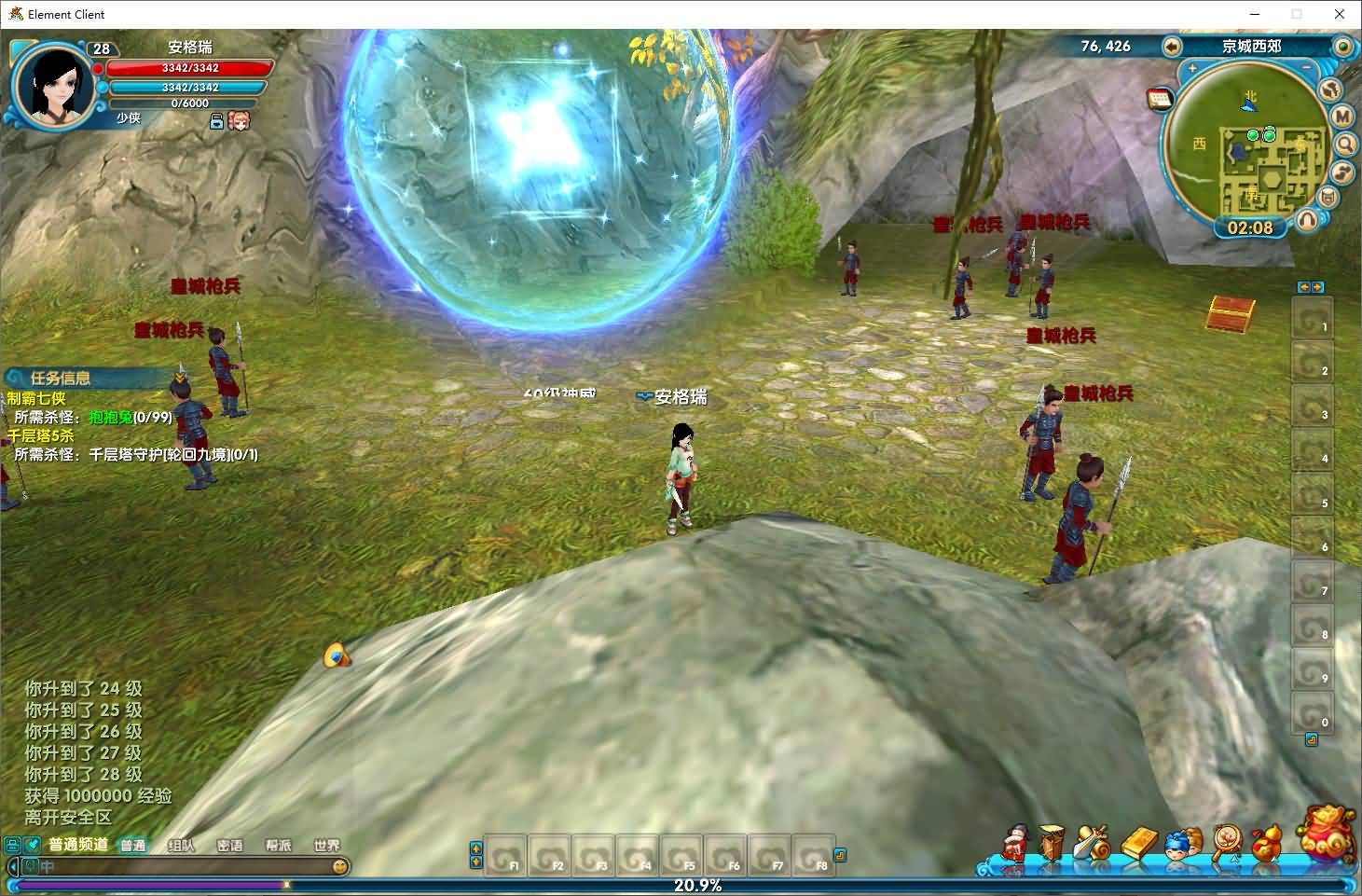
Task: Close the Element Client window
Action: [1340, 14]
